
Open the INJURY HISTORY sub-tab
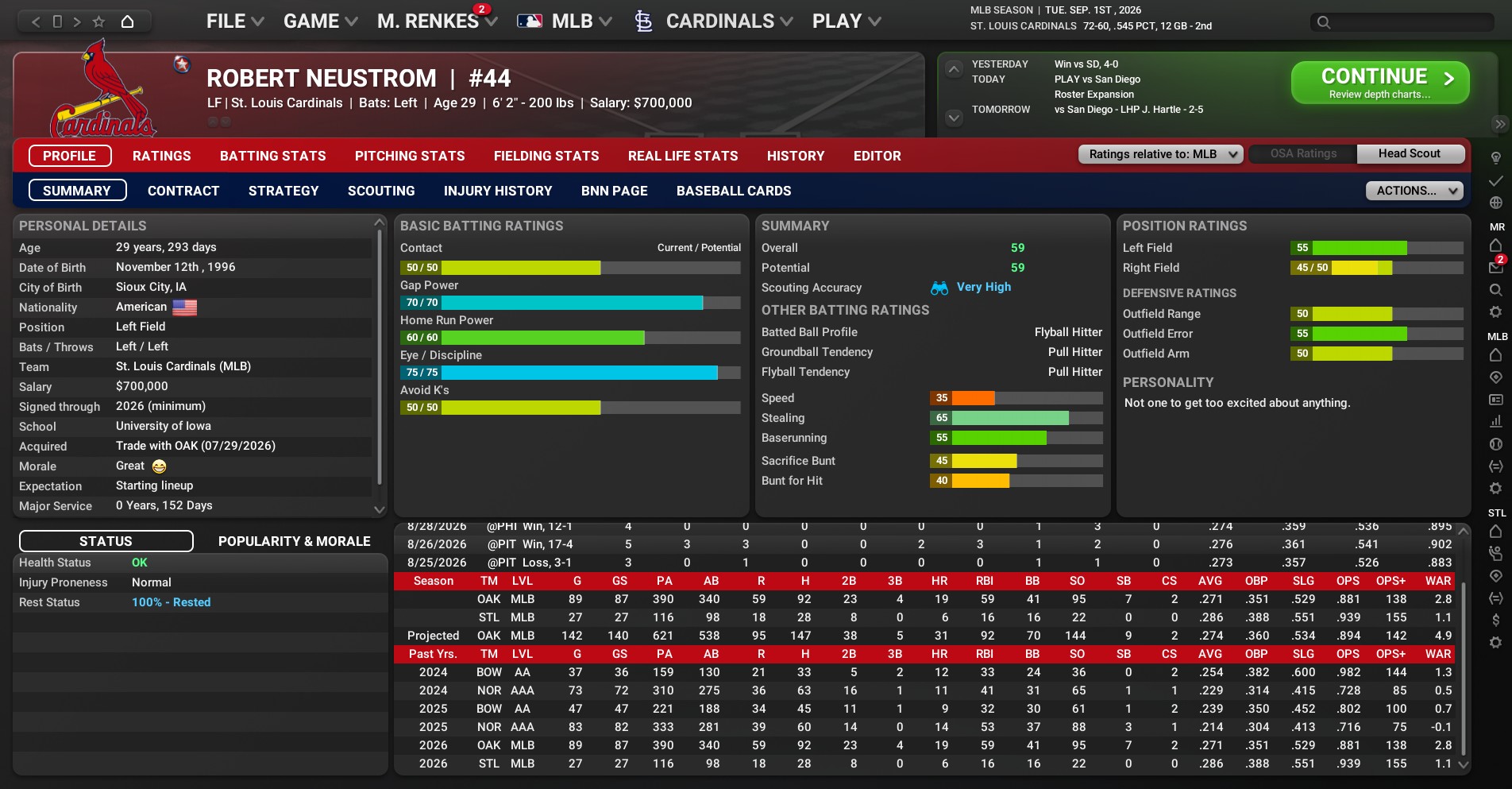click(x=497, y=191)
